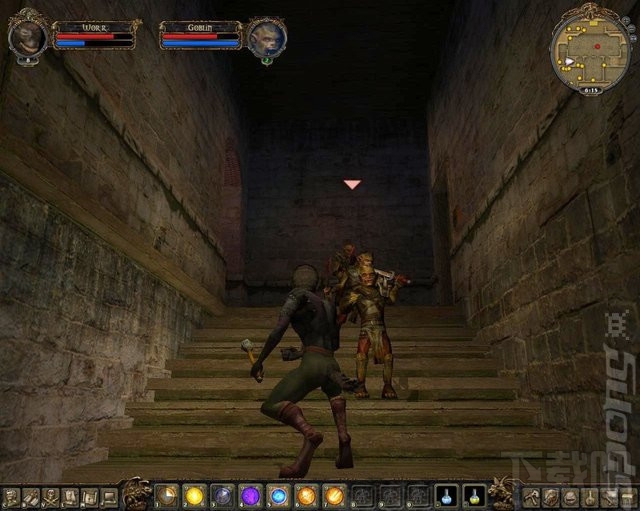Use the fiery orange orb spell in slot 7

(334, 495)
